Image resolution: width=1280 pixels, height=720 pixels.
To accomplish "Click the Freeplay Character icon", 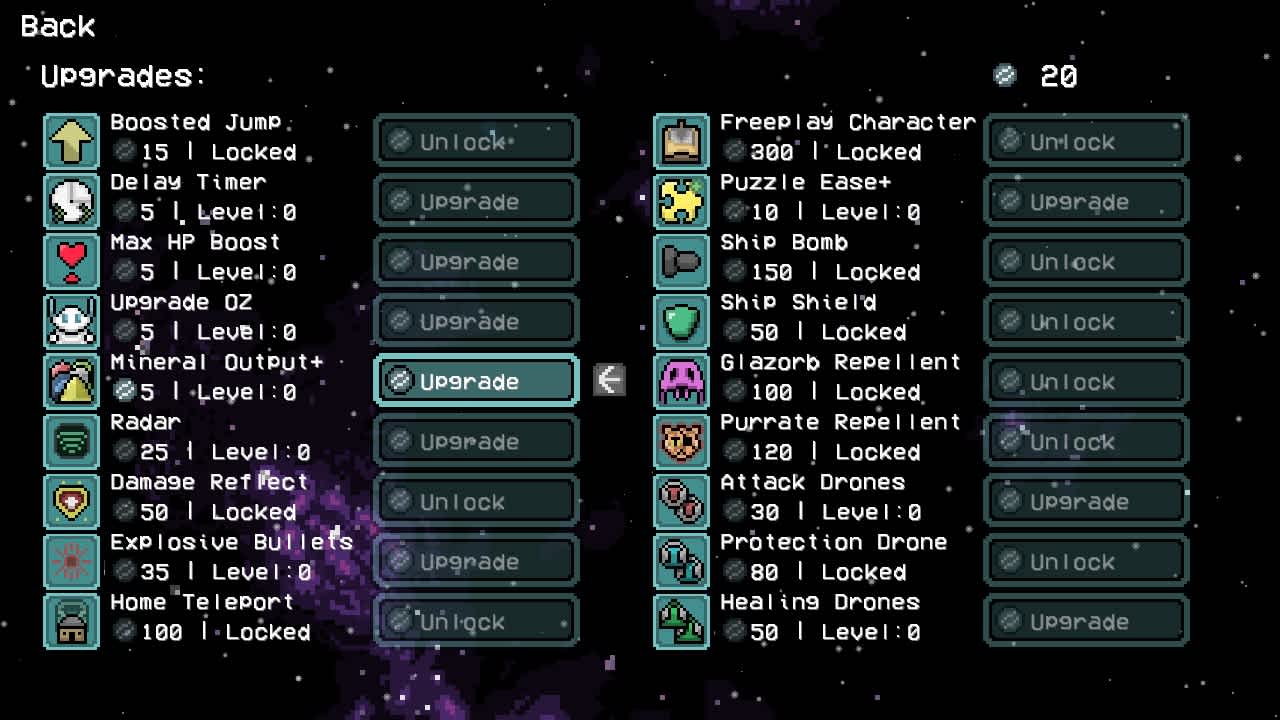I will (681, 141).
